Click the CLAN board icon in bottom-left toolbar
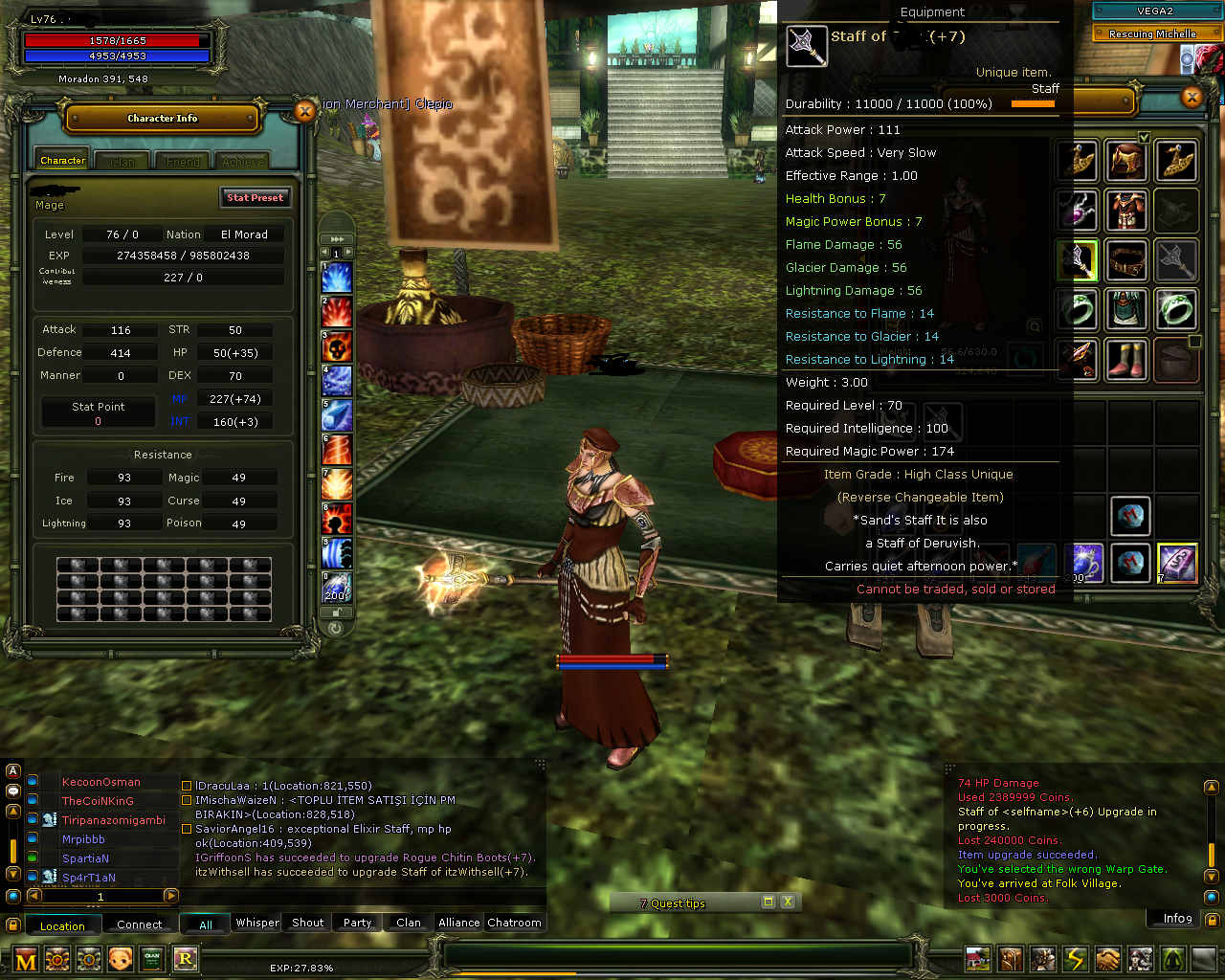This screenshot has width=1225, height=980. pyautogui.click(x=152, y=959)
